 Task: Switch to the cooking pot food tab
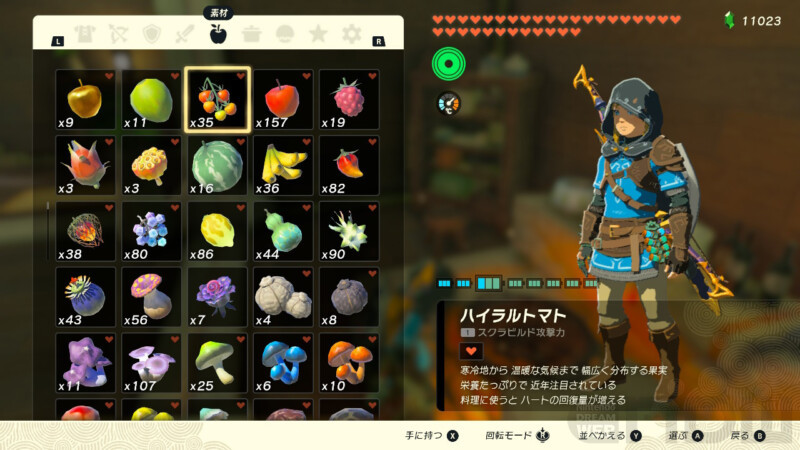[251, 35]
